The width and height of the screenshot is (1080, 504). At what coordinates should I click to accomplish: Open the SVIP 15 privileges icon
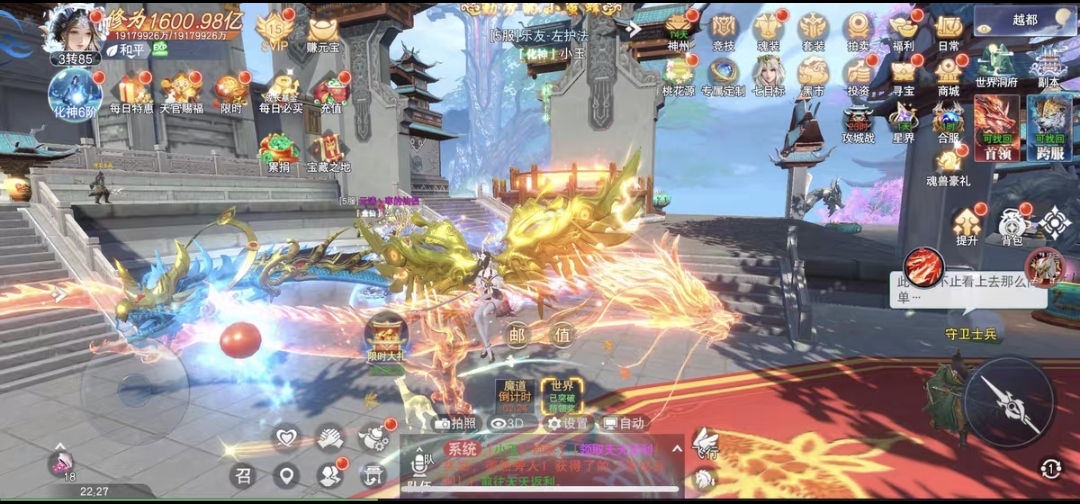[x=274, y=30]
